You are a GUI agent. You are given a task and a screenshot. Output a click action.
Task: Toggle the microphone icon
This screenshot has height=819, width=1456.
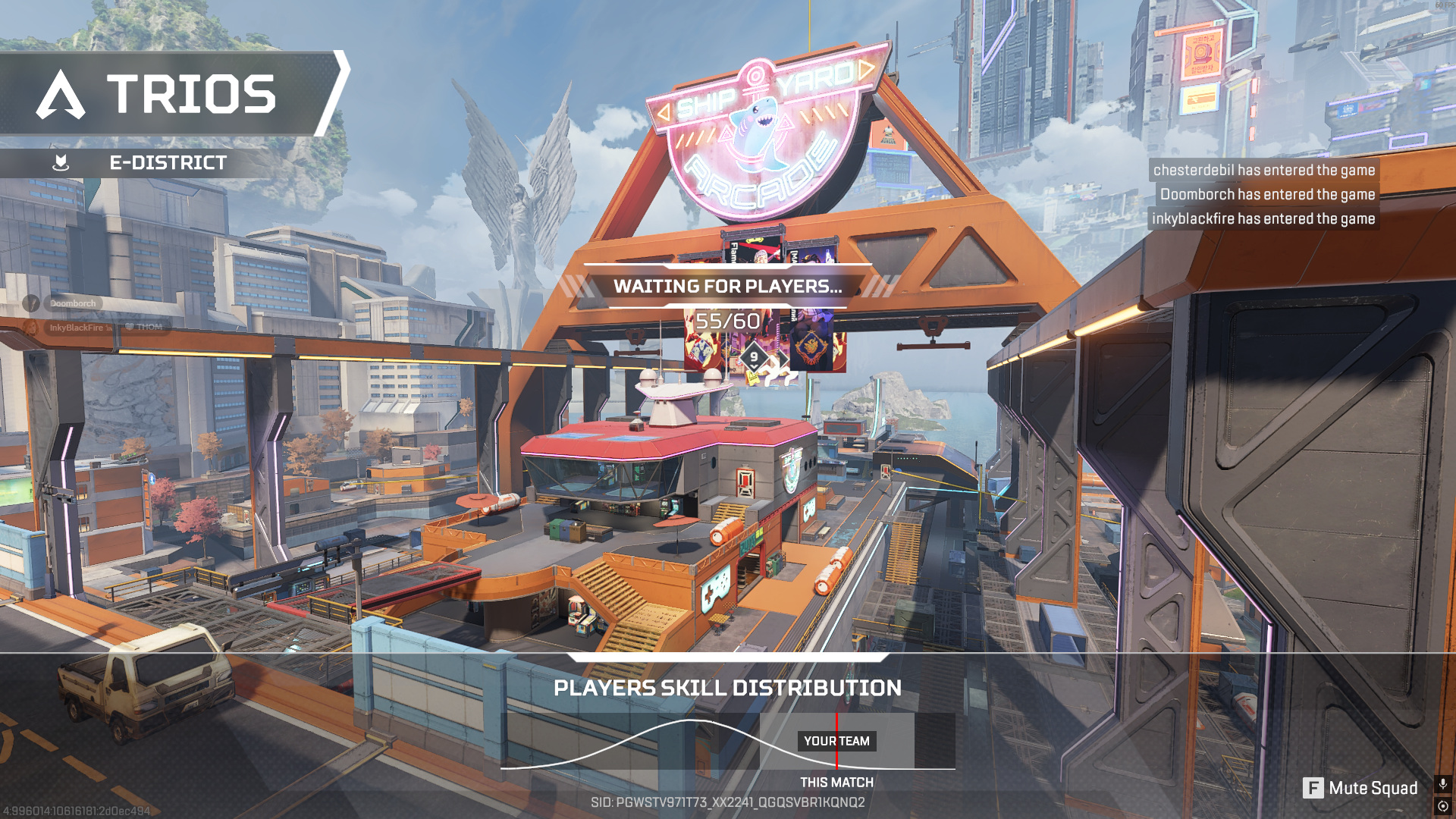1442,783
